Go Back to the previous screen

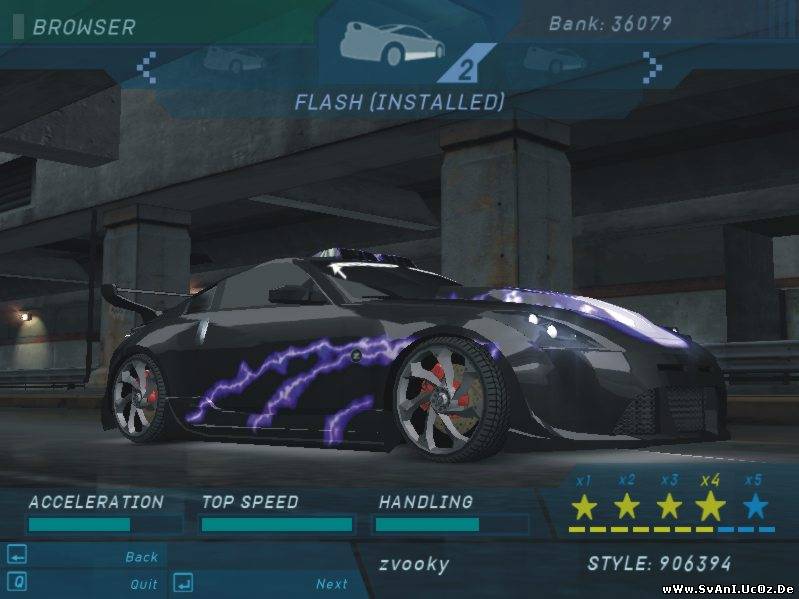coord(141,557)
